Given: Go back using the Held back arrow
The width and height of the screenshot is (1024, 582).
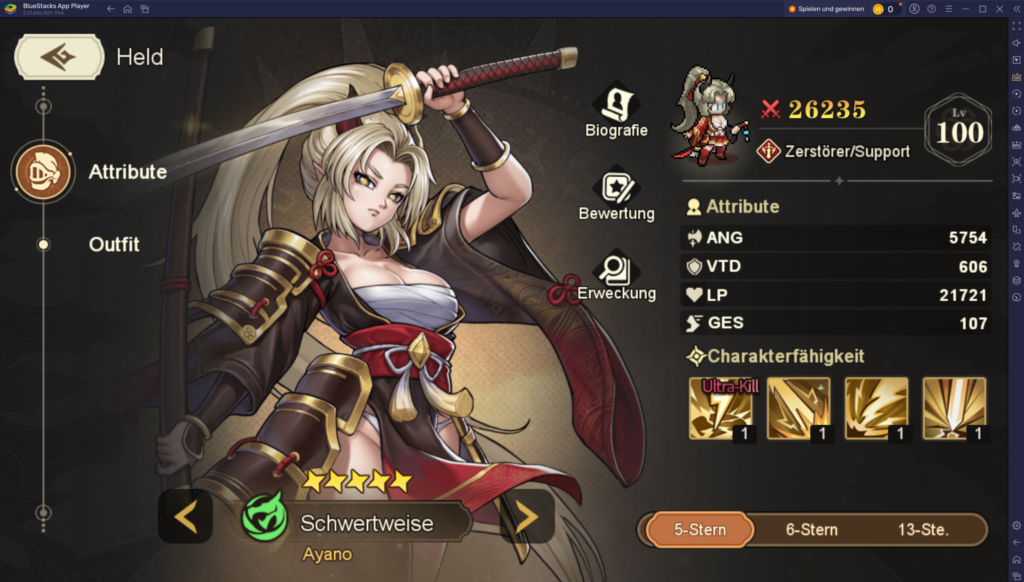Looking at the screenshot, I should 59,57.
